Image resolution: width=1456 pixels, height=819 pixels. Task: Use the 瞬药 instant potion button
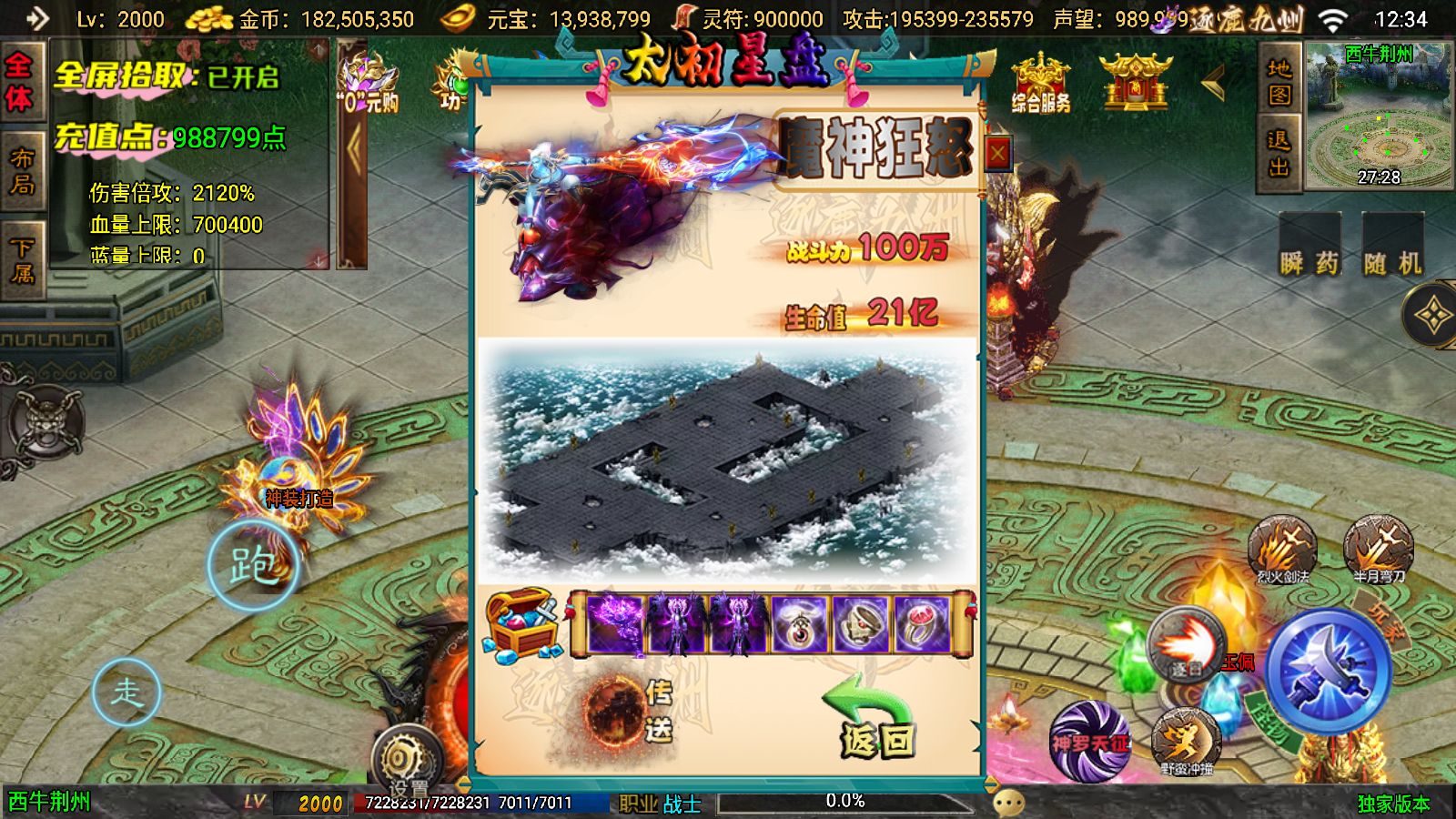pyautogui.click(x=1309, y=248)
